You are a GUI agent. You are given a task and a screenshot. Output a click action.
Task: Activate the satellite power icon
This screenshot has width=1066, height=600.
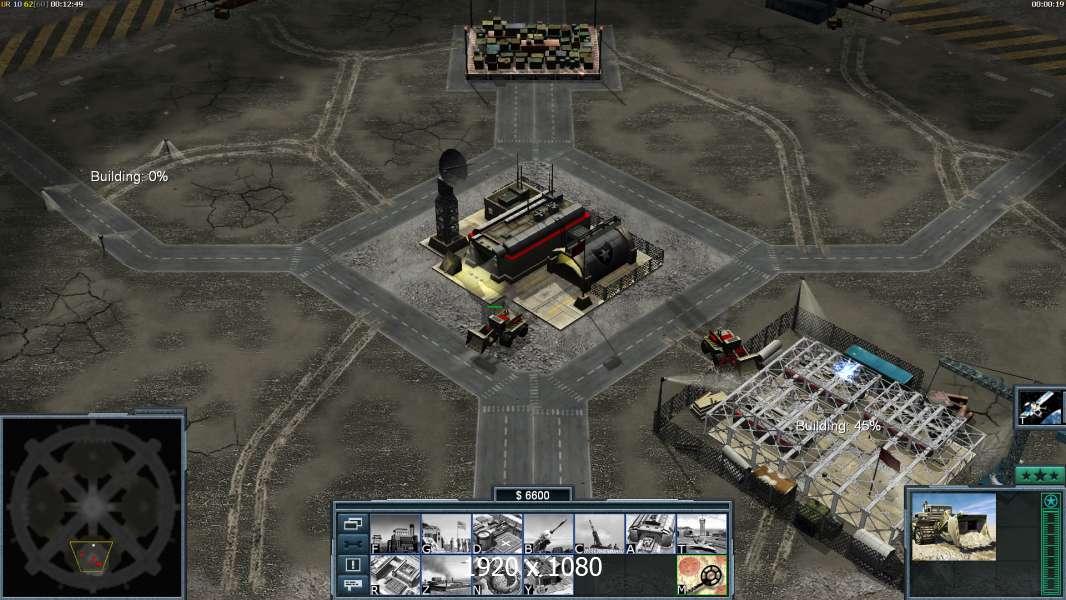tap(1040, 407)
